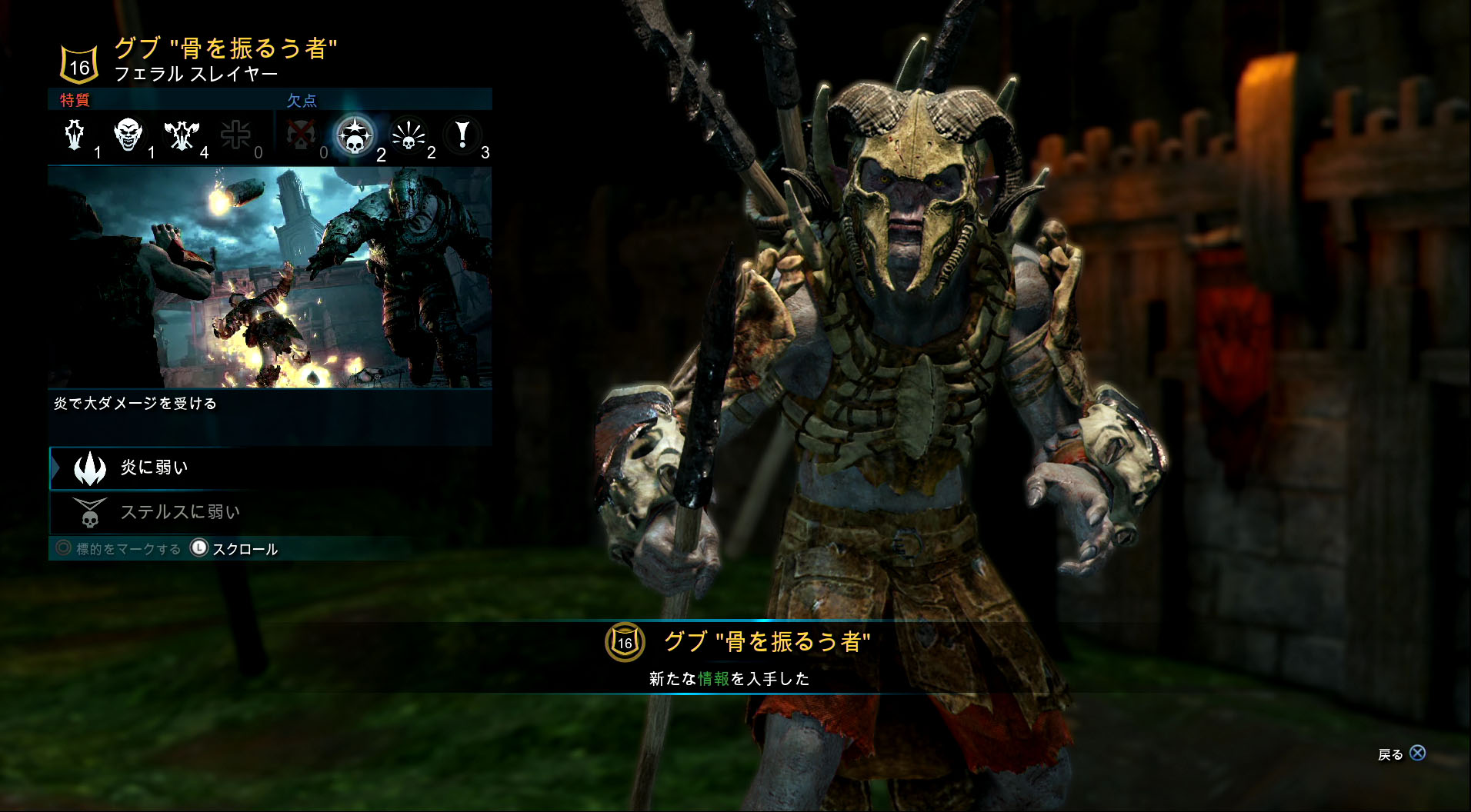Select the shield-shaped trait icon
This screenshot has height=812, width=1471.
pyautogui.click(x=75, y=135)
